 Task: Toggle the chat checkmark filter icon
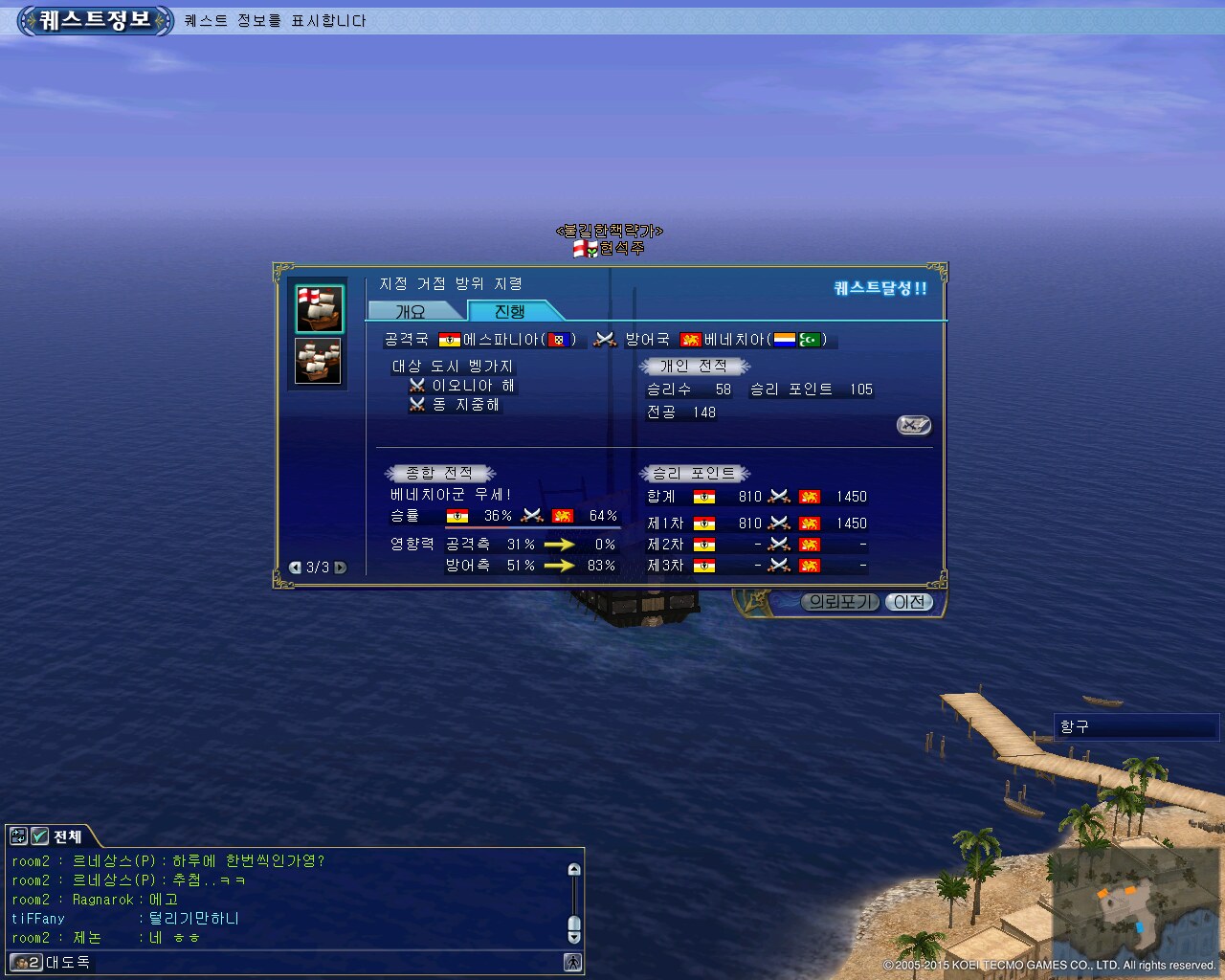[39, 836]
